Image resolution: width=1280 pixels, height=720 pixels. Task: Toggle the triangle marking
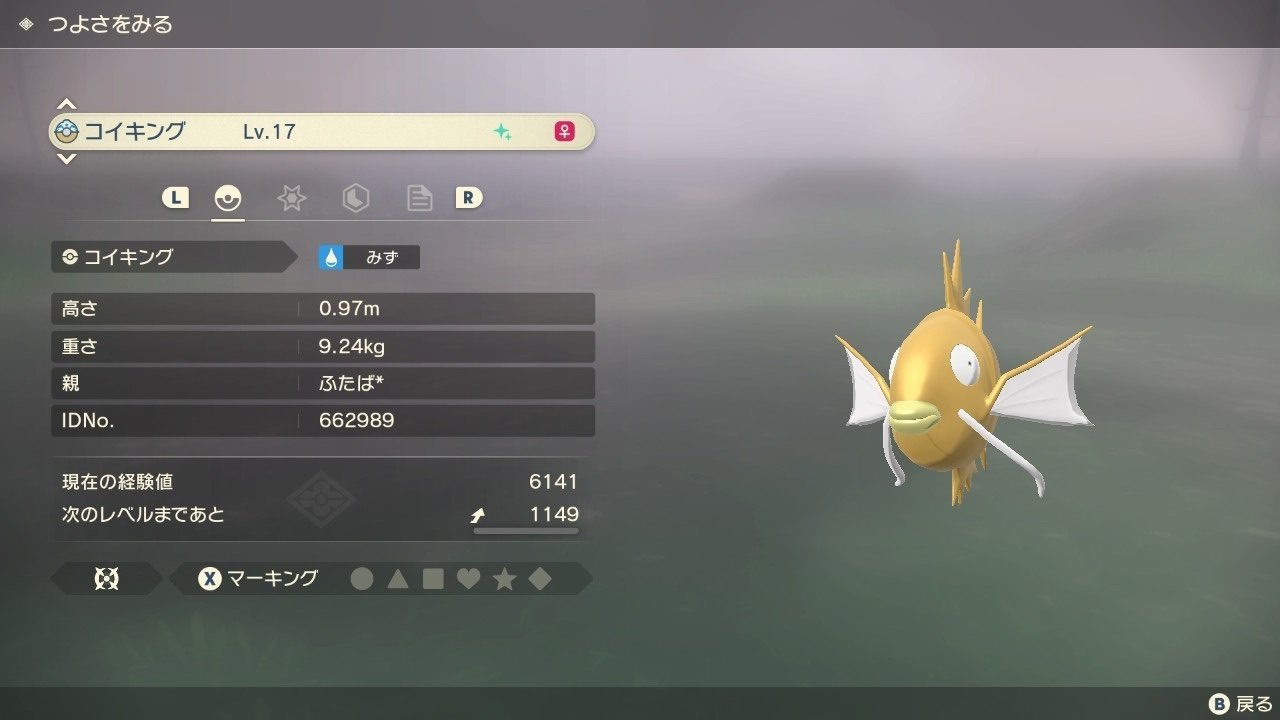(x=398, y=579)
